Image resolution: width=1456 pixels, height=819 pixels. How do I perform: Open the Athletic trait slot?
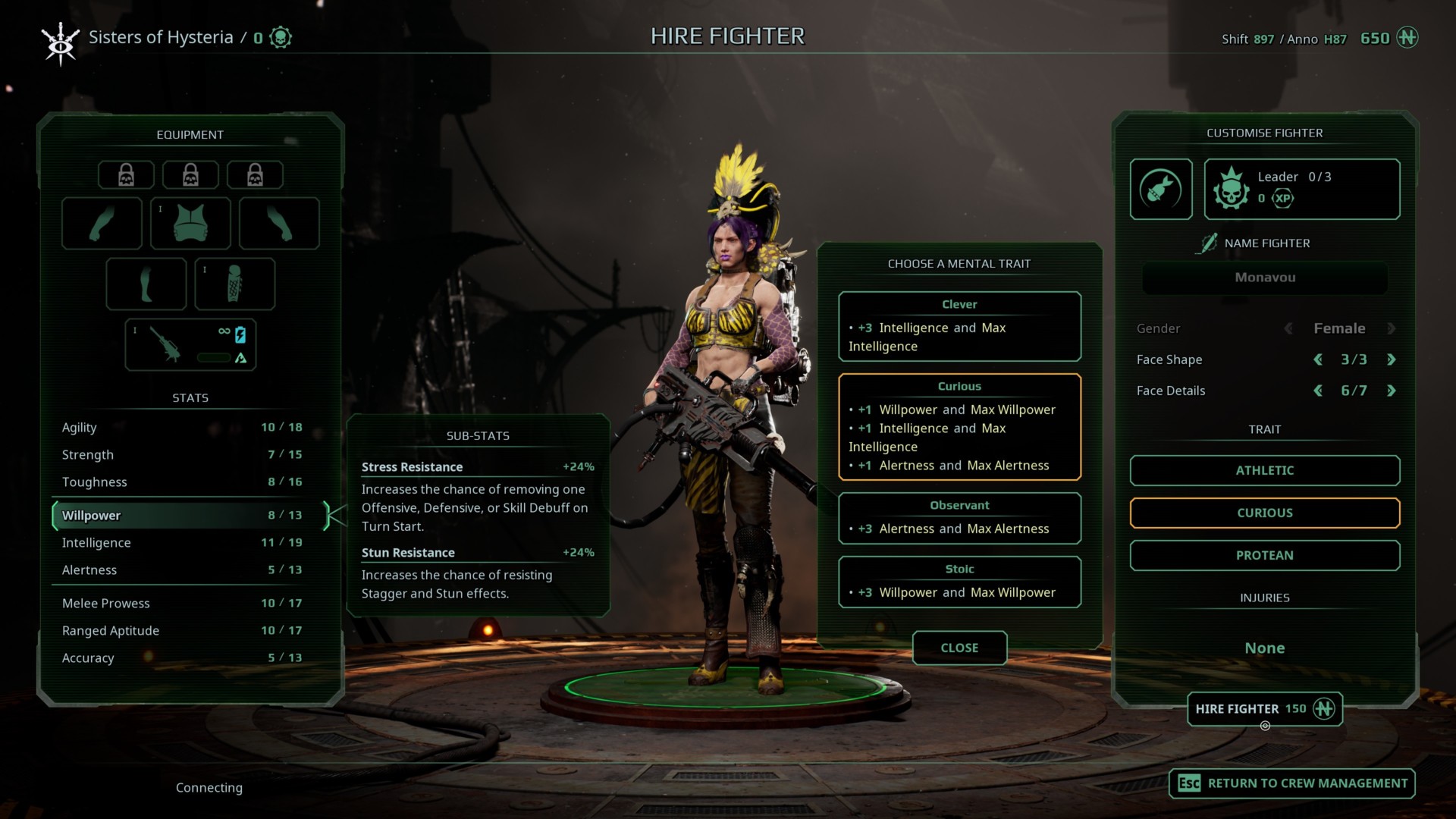(1264, 470)
